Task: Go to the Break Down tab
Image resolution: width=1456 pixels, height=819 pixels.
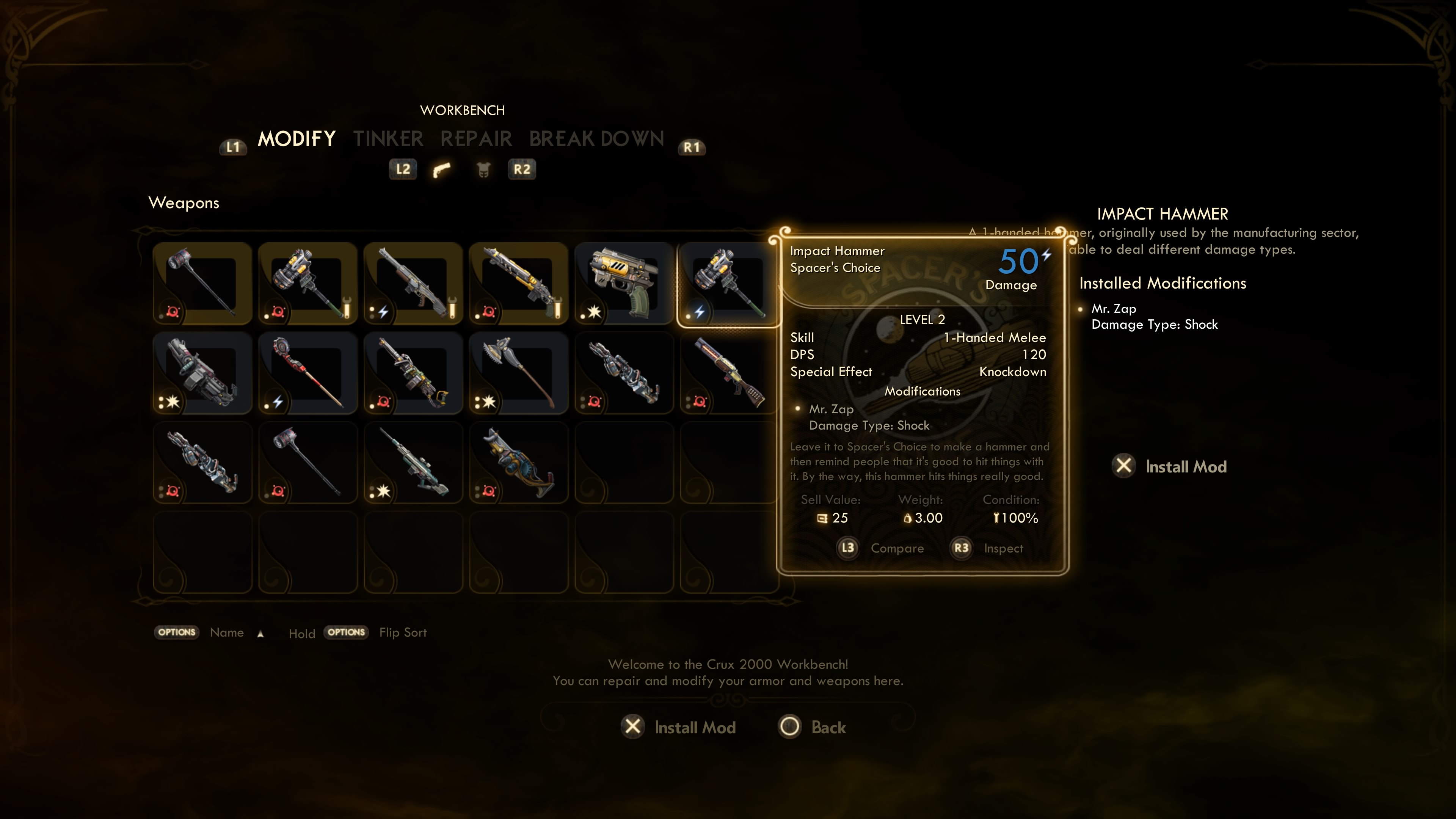Action: (596, 139)
